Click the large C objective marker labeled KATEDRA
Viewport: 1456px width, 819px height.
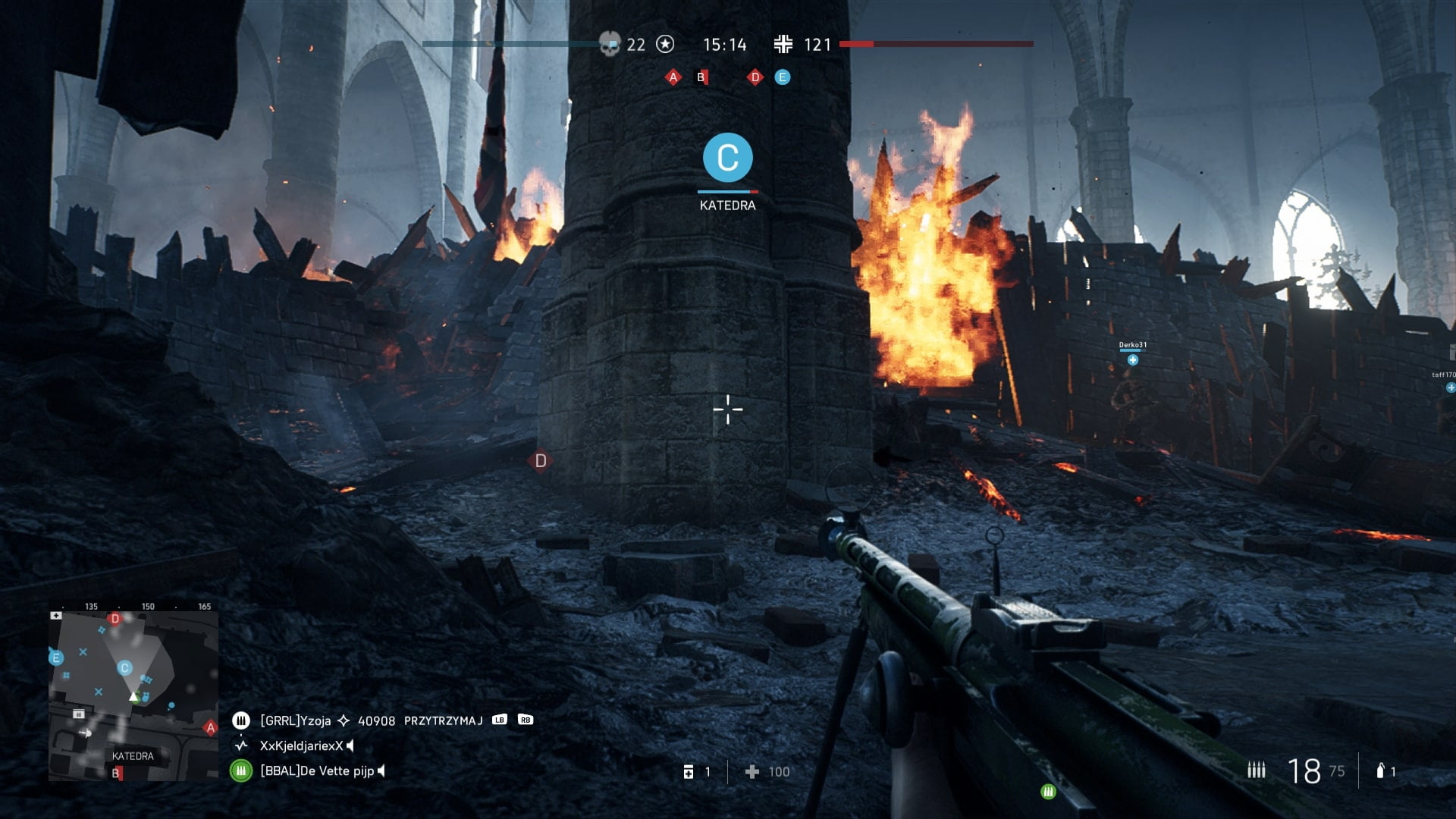click(727, 158)
